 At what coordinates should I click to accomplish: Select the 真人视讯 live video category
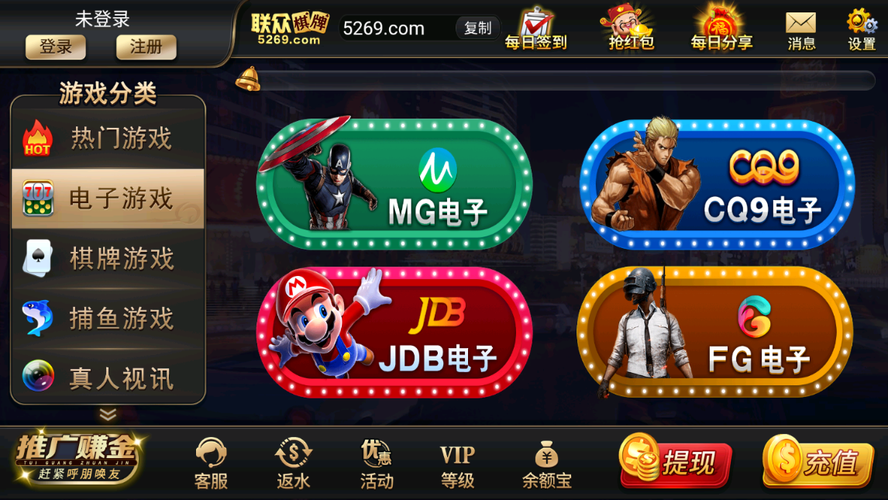[x=108, y=378]
